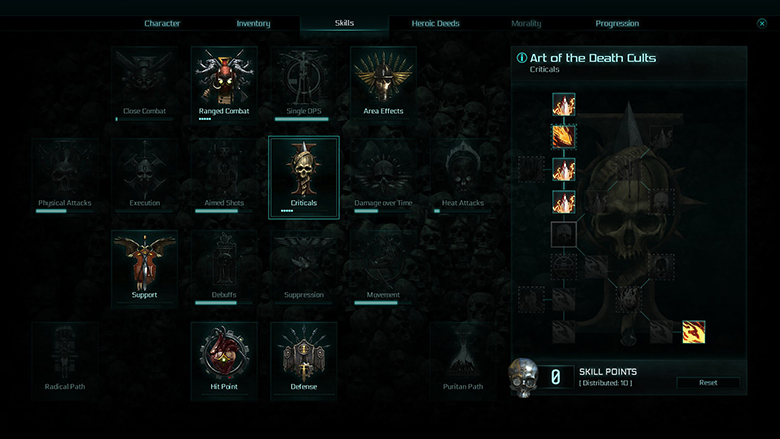This screenshot has width=780, height=439.
Task: Open the Area Effects skill tree
Action: click(x=383, y=82)
